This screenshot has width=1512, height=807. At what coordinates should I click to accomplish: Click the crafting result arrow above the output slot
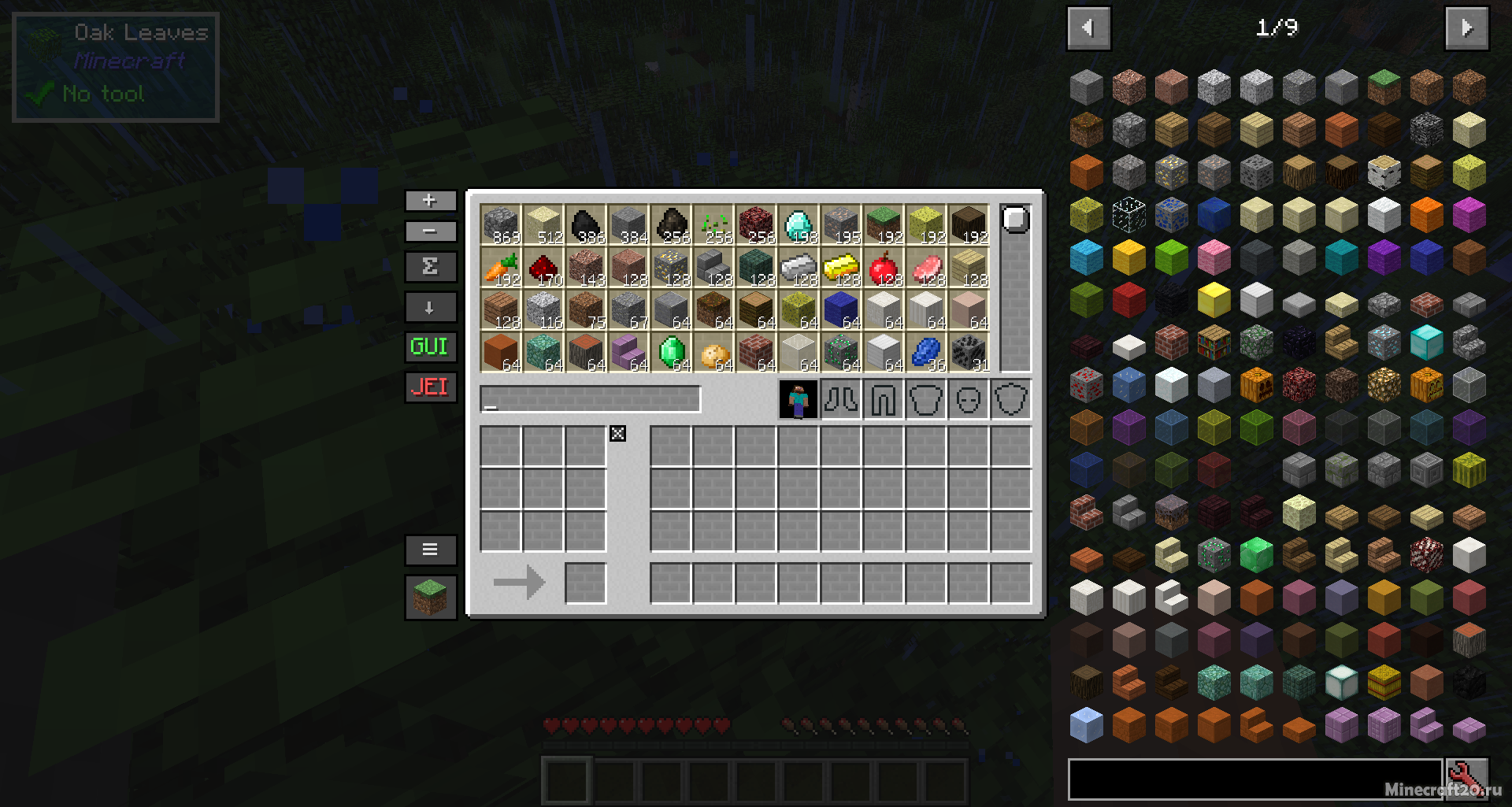click(519, 582)
